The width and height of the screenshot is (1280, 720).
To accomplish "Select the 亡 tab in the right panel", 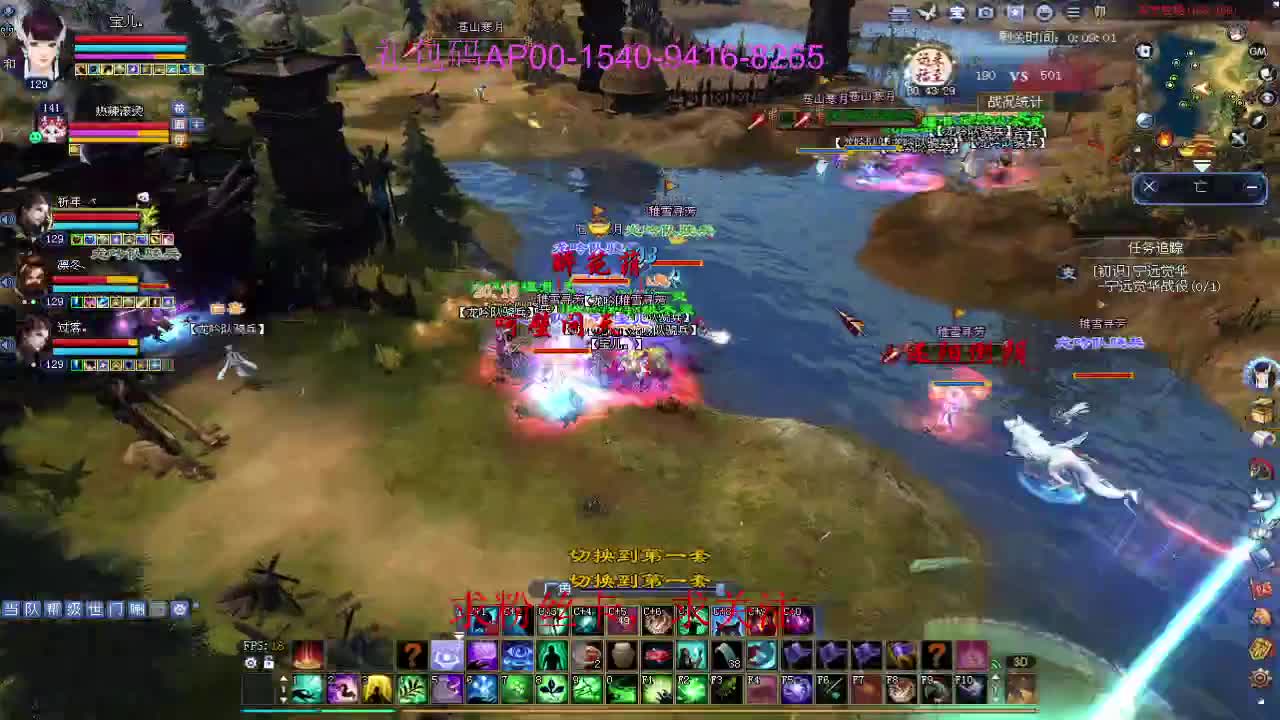I will [1200, 187].
